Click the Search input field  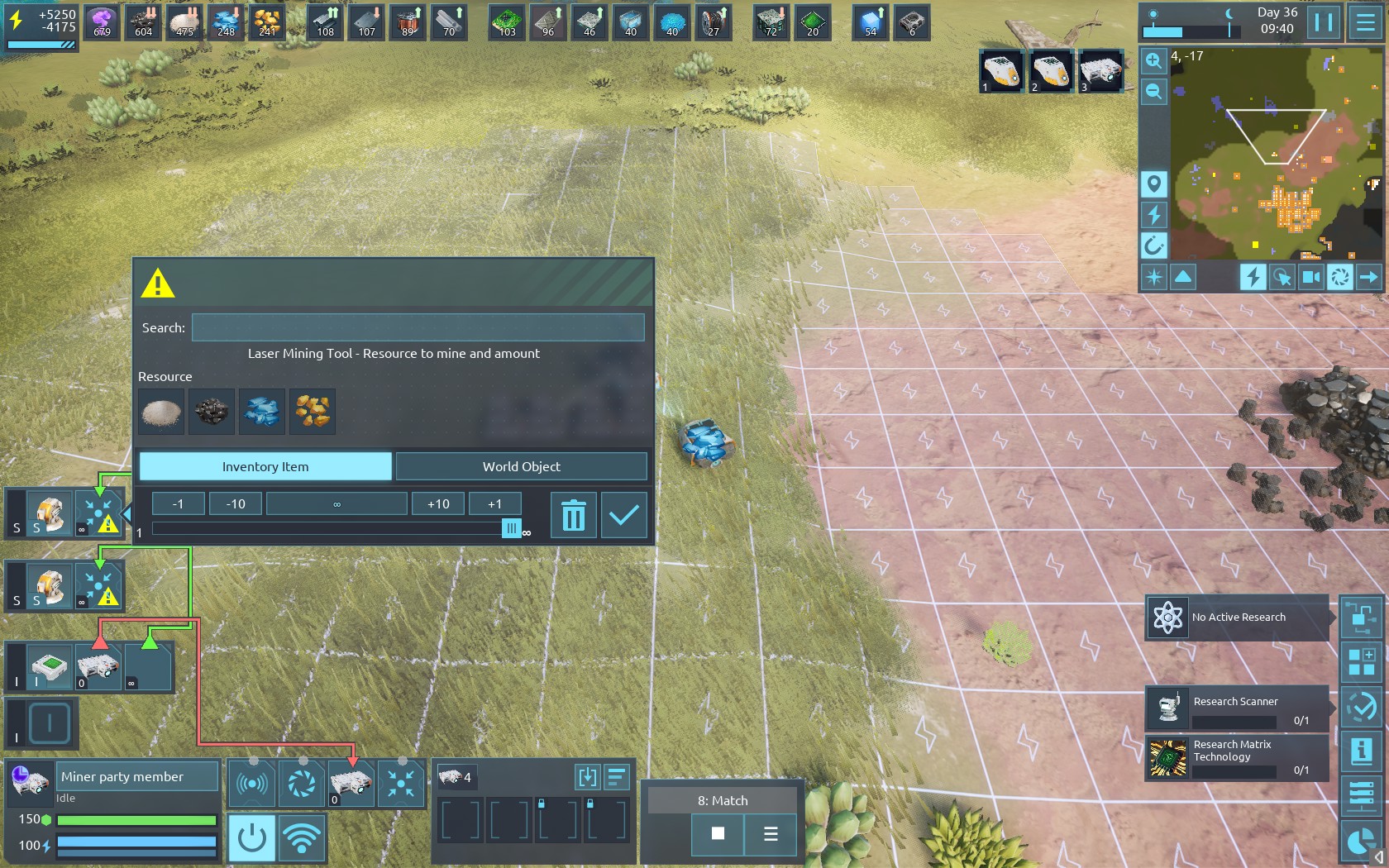[418, 327]
